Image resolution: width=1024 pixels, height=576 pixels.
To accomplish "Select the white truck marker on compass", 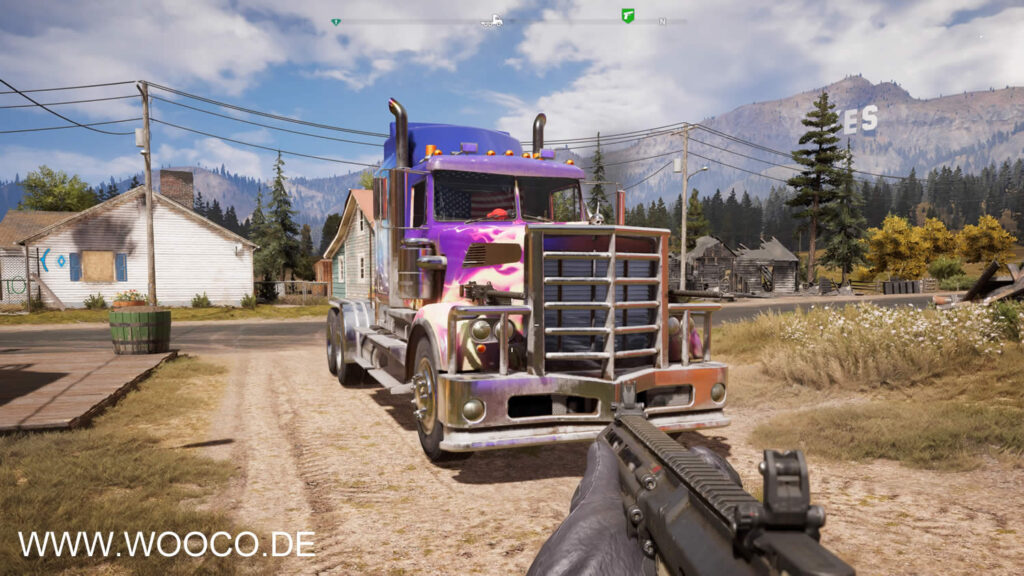I will (492, 20).
